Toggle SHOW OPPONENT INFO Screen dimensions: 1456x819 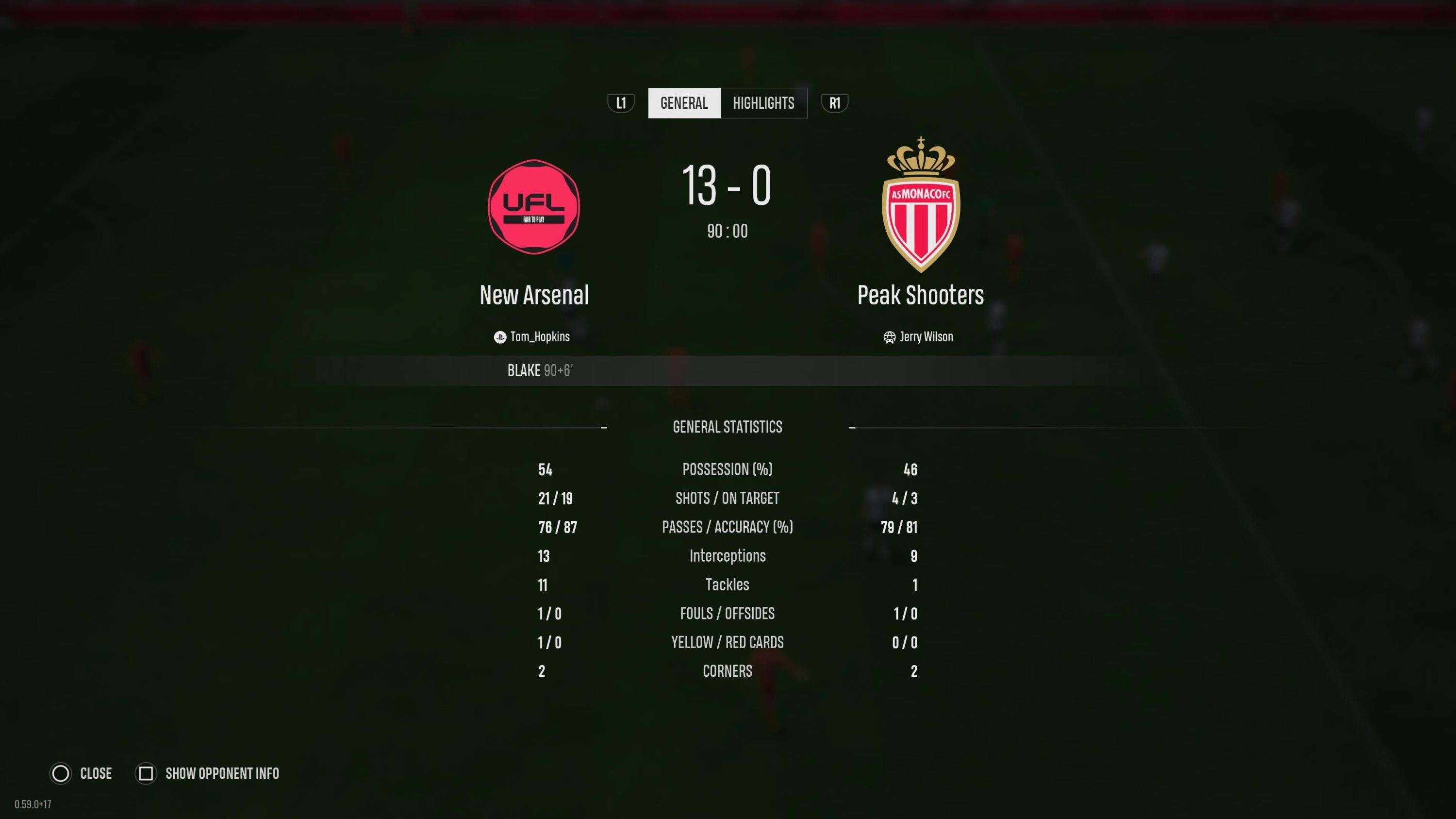click(222, 774)
